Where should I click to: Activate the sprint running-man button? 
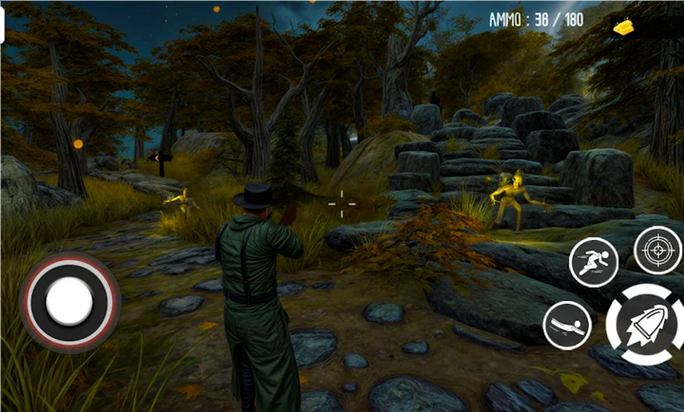click(x=593, y=262)
